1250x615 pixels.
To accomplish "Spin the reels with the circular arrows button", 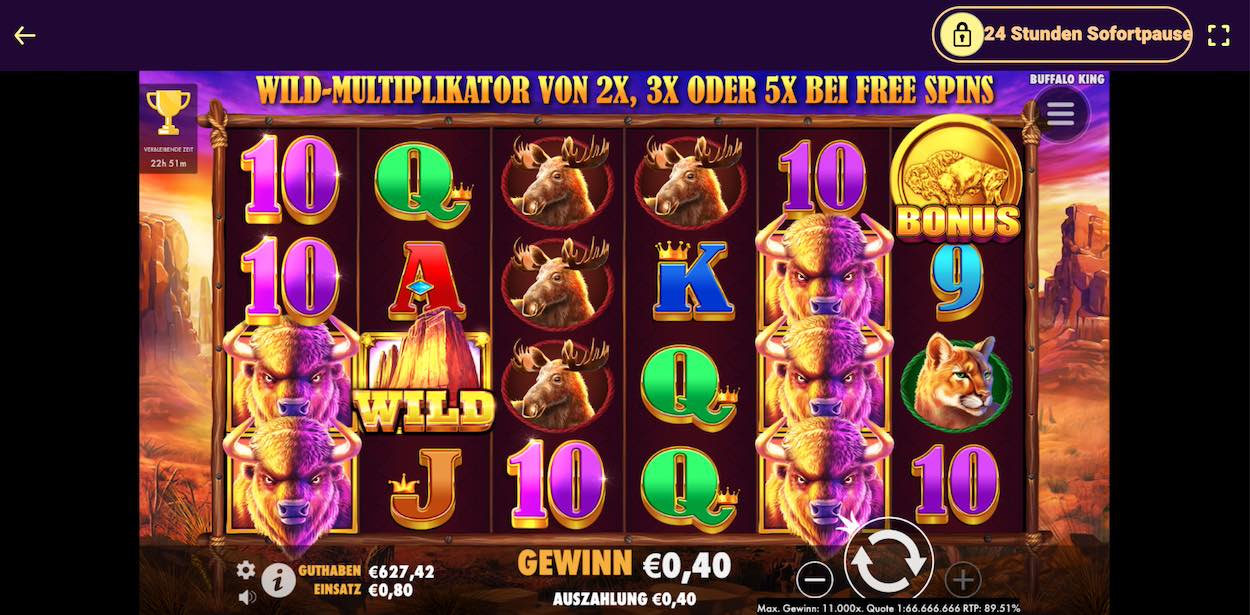I will click(888, 562).
